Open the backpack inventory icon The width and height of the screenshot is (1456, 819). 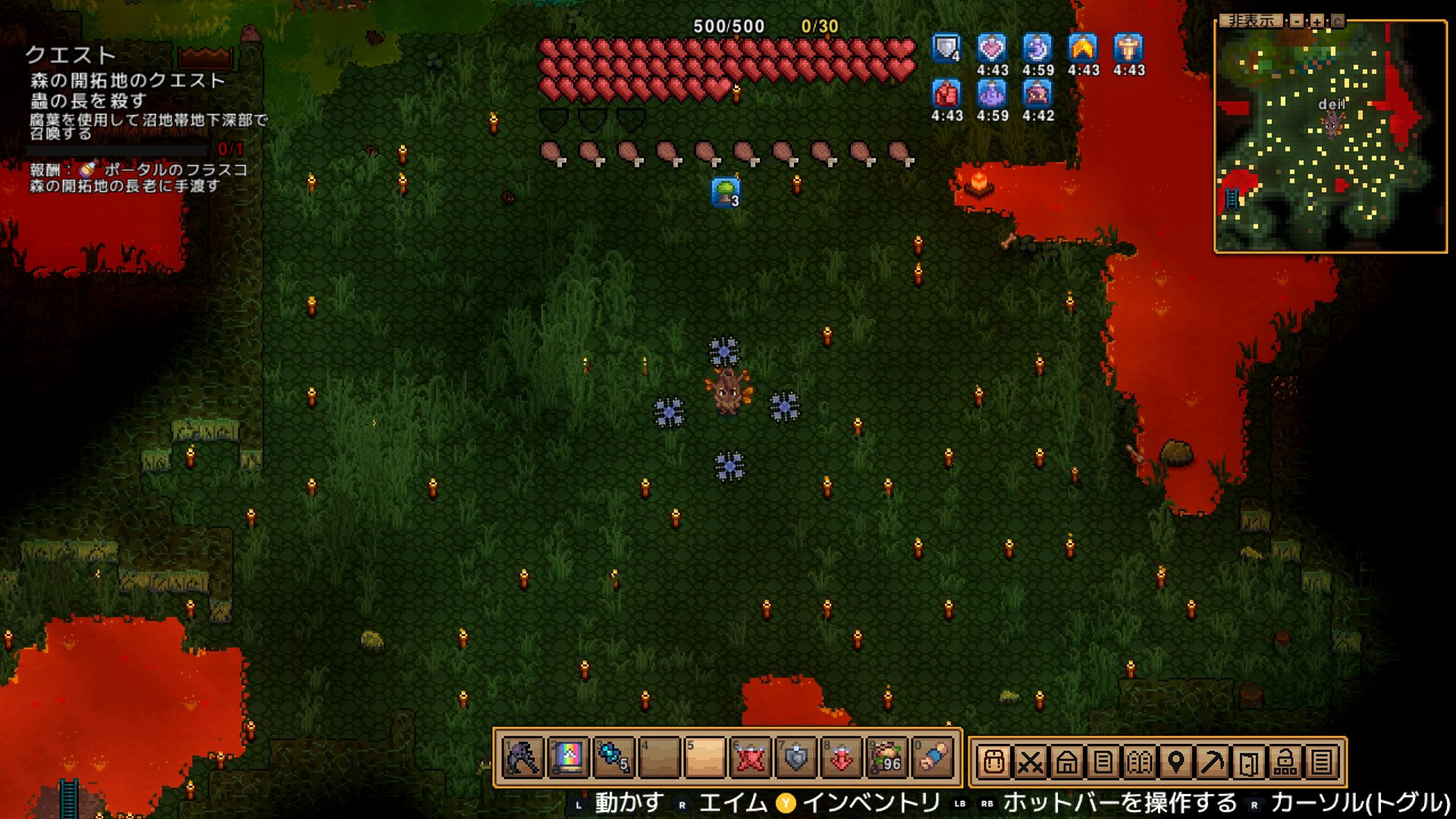pos(993,761)
